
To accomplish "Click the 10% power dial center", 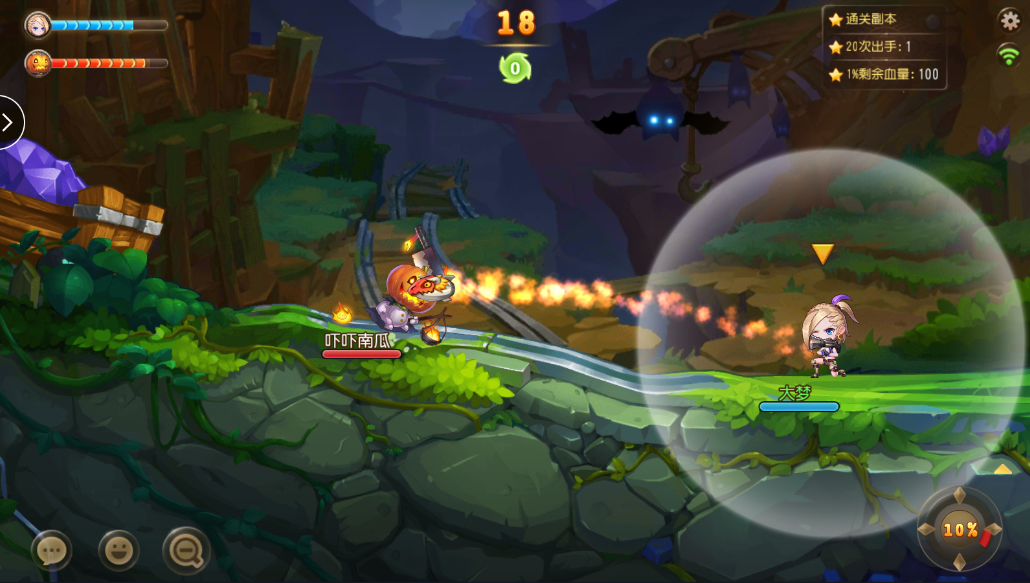I will pyautogui.click(x=960, y=530).
